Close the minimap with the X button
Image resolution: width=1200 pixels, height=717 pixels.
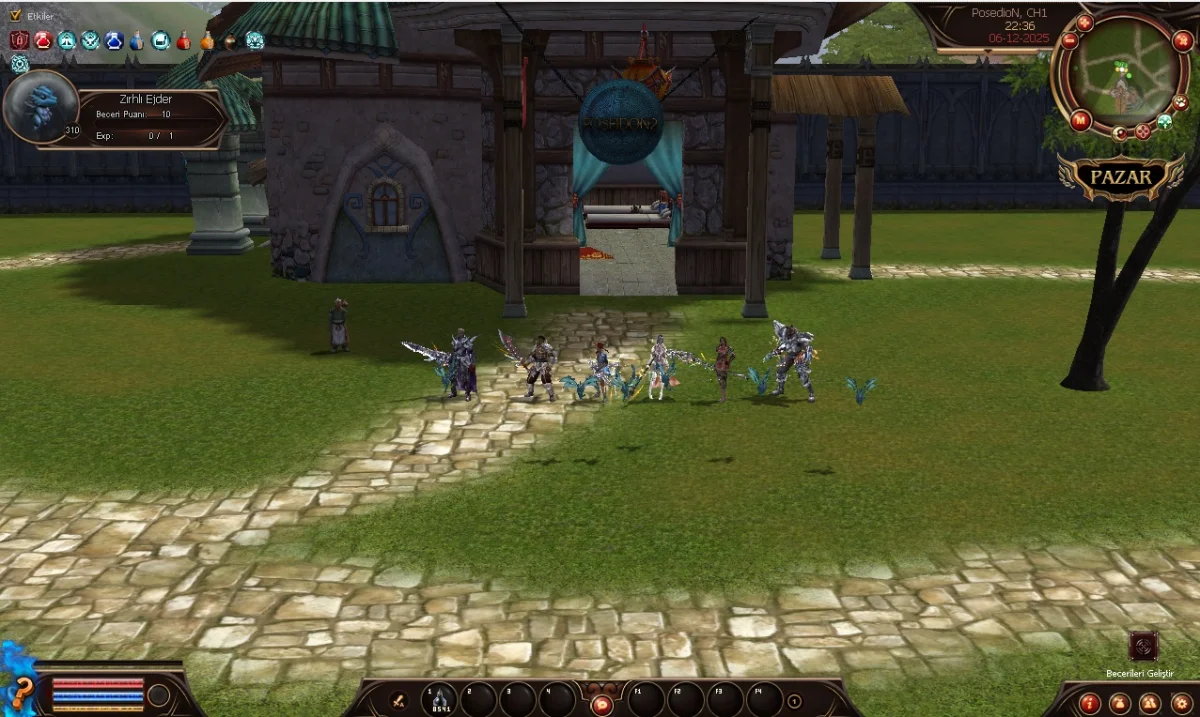point(1183,41)
